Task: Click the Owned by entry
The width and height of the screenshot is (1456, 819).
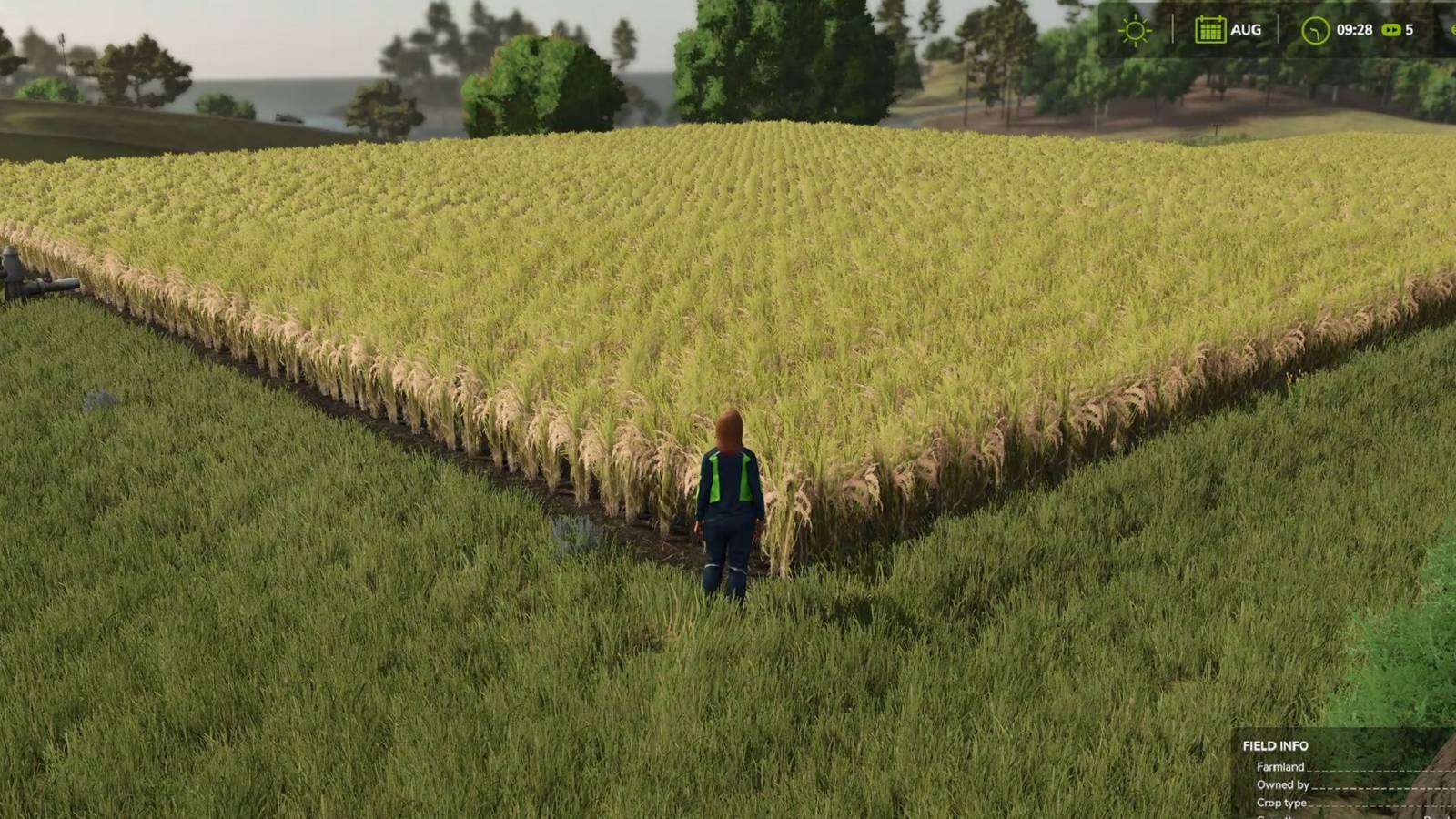Action: (x=1281, y=784)
